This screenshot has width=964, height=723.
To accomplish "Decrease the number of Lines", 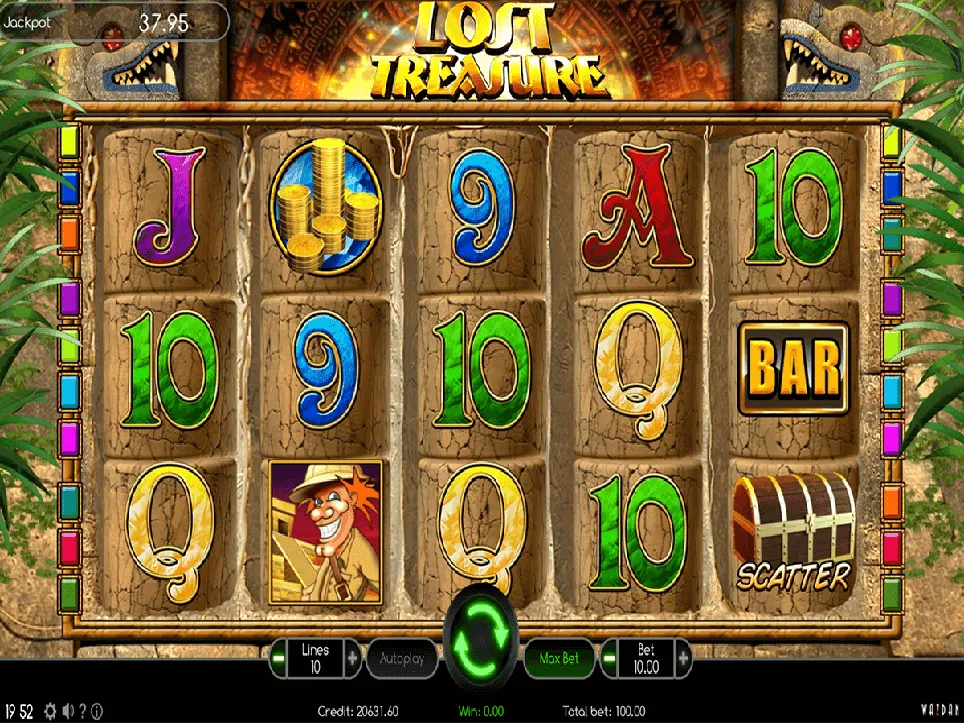I will [278, 659].
